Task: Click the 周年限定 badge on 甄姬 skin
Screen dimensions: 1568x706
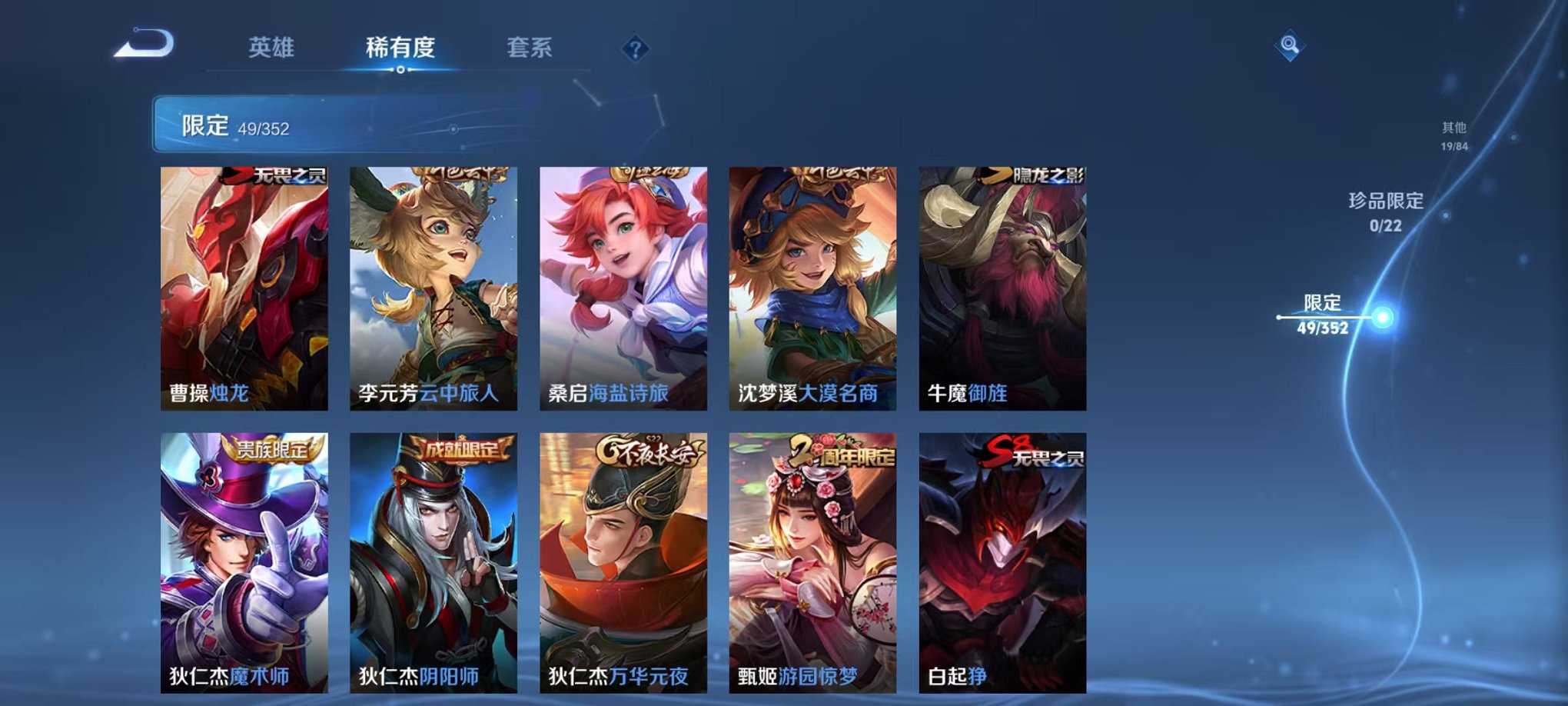Action: tap(842, 454)
